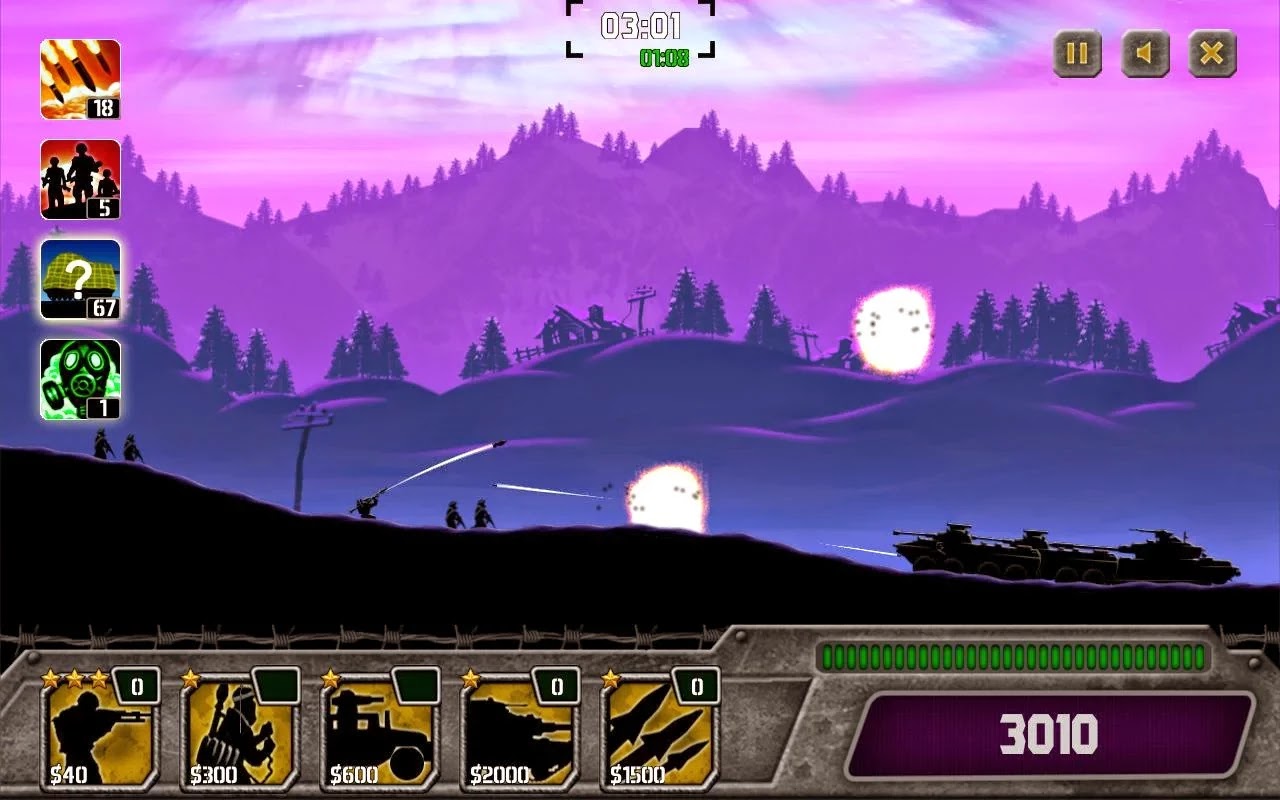The image size is (1280, 800).
Task: Mute the game audio
Action: [1145, 56]
